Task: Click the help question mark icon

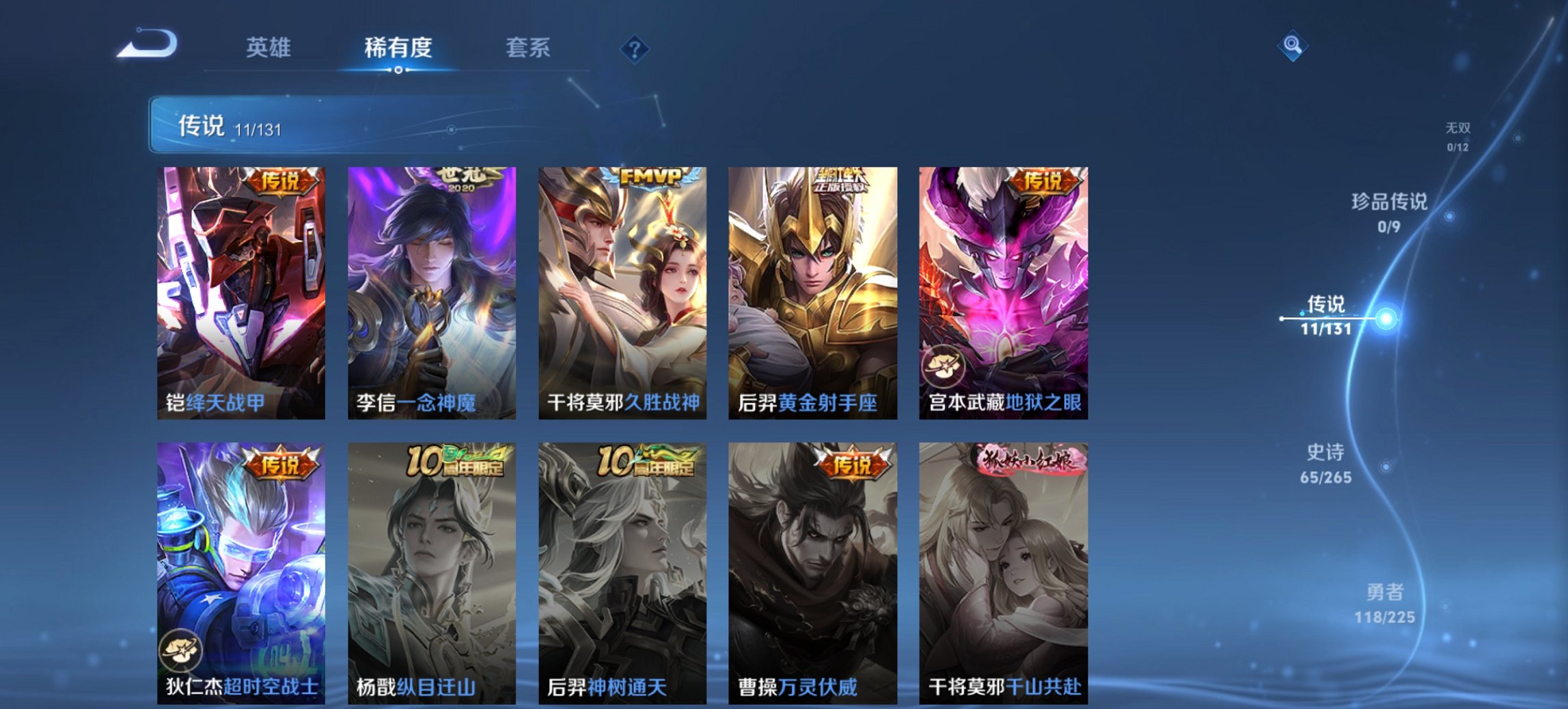Action: (635, 48)
